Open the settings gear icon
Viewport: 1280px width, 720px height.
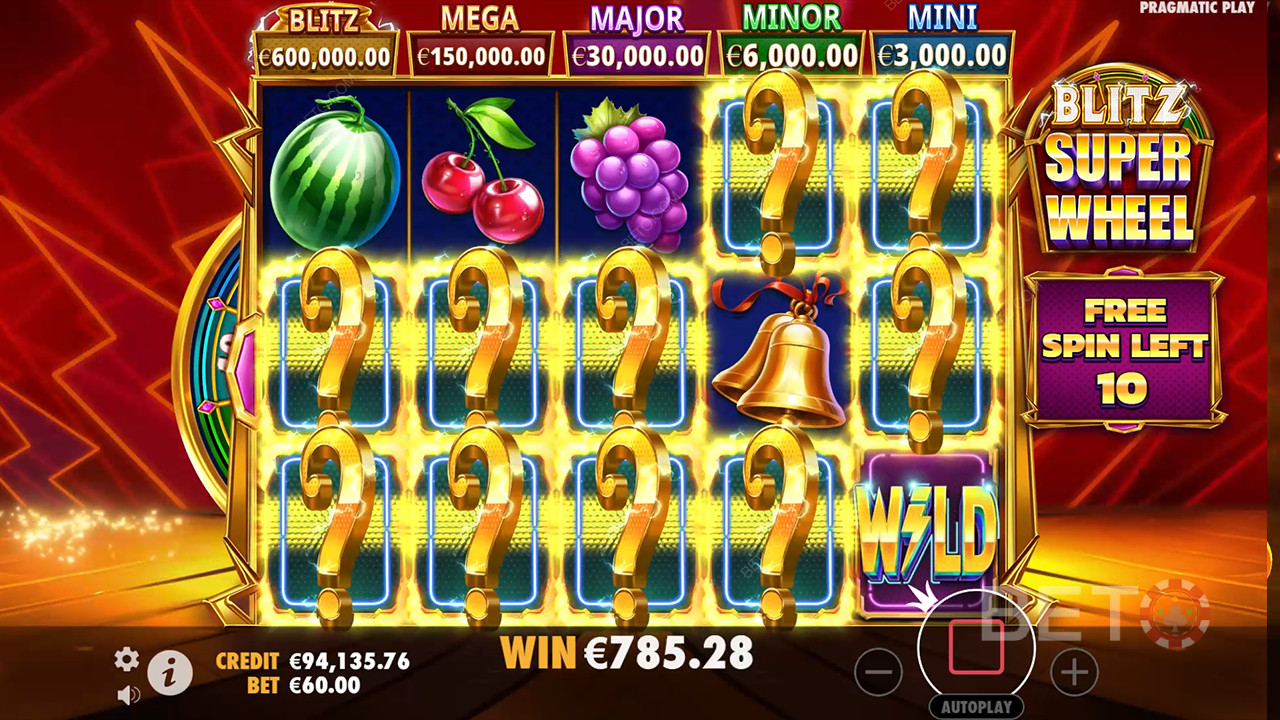point(127,659)
